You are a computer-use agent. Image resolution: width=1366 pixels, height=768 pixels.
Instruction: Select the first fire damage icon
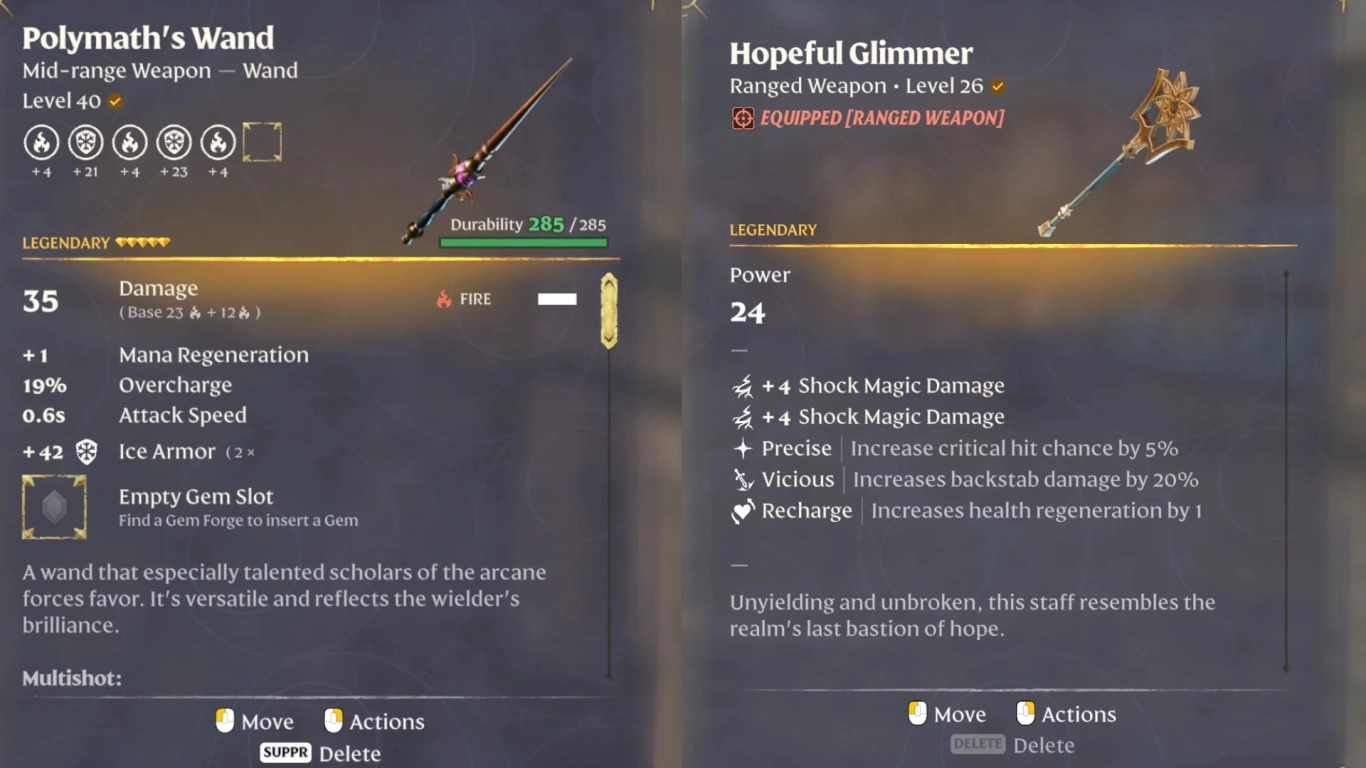click(41, 143)
